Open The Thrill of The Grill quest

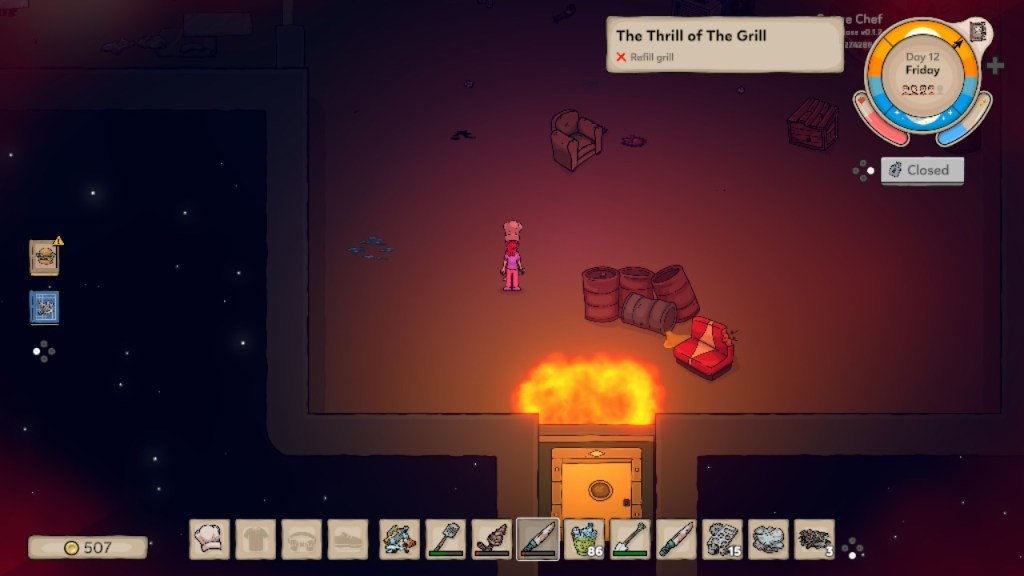[725, 44]
